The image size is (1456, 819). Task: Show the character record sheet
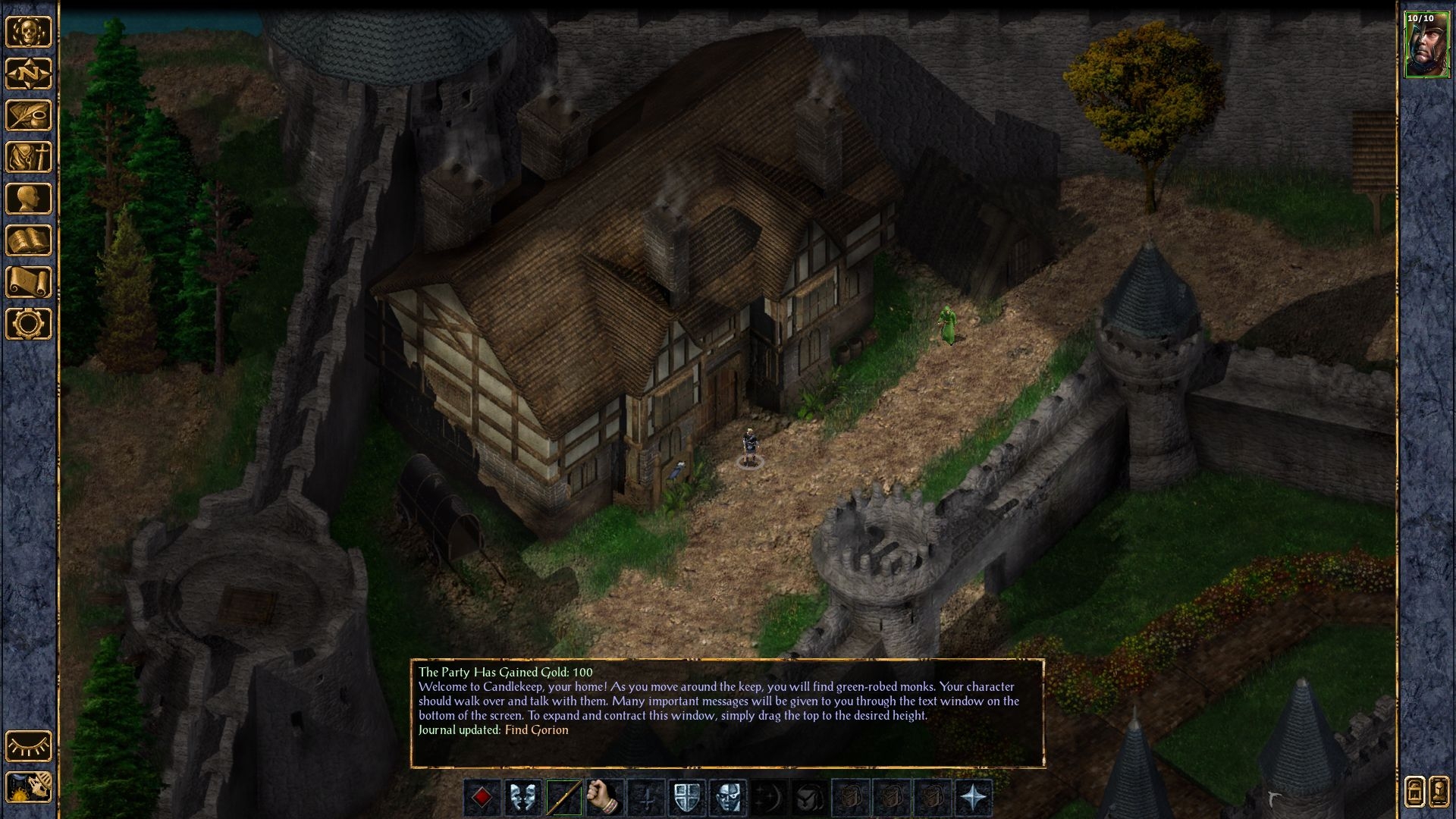click(29, 199)
